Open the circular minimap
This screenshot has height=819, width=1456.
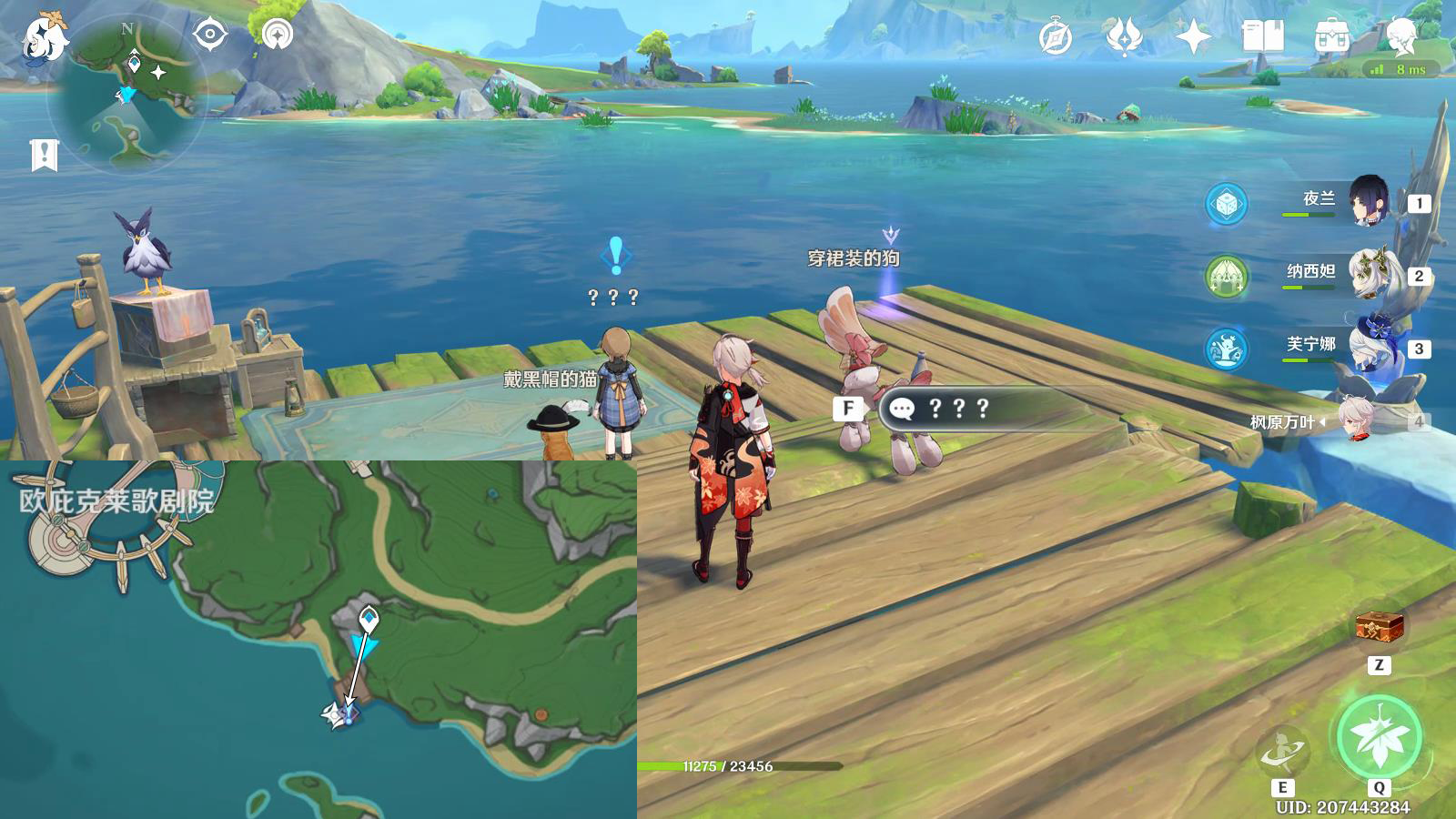click(126, 96)
